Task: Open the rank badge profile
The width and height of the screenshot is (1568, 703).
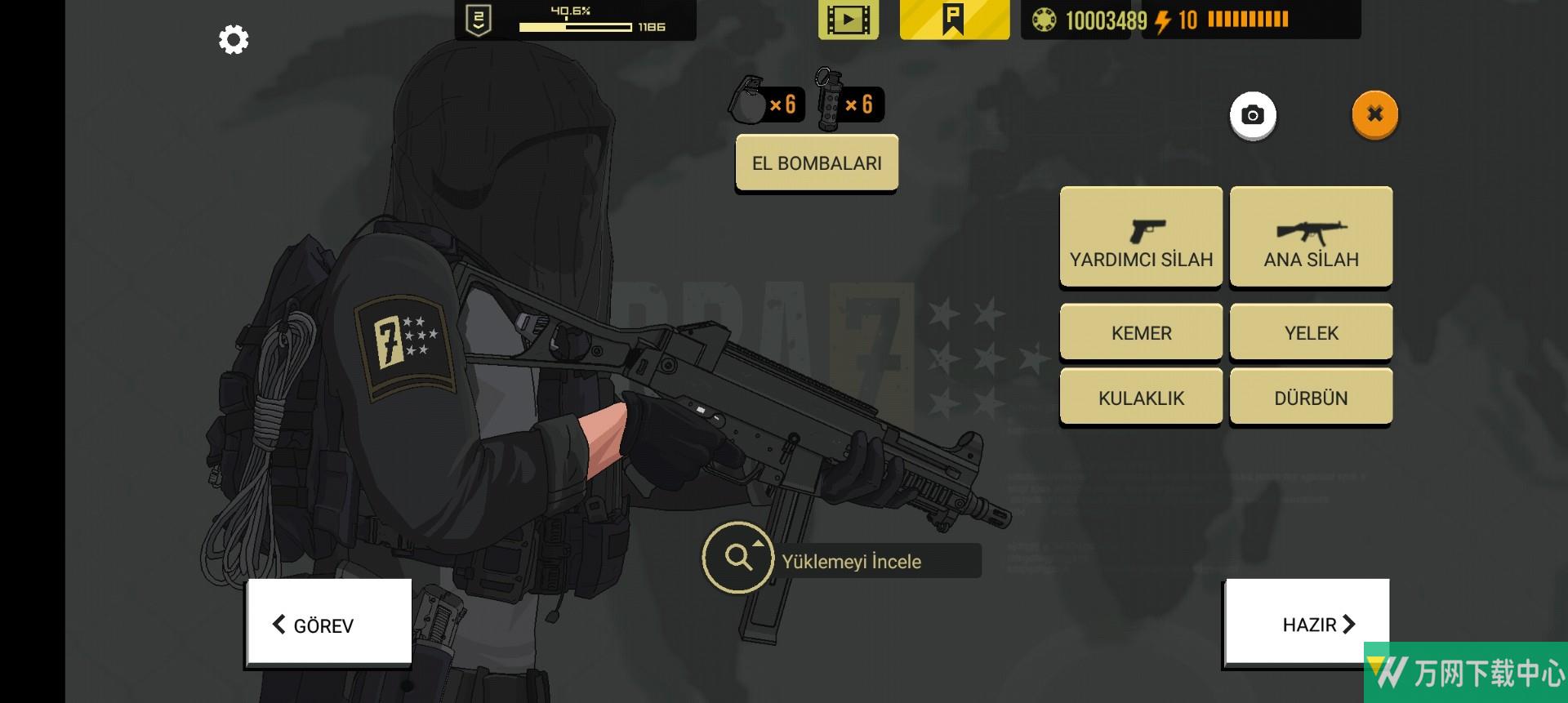Action: pyautogui.click(x=479, y=20)
